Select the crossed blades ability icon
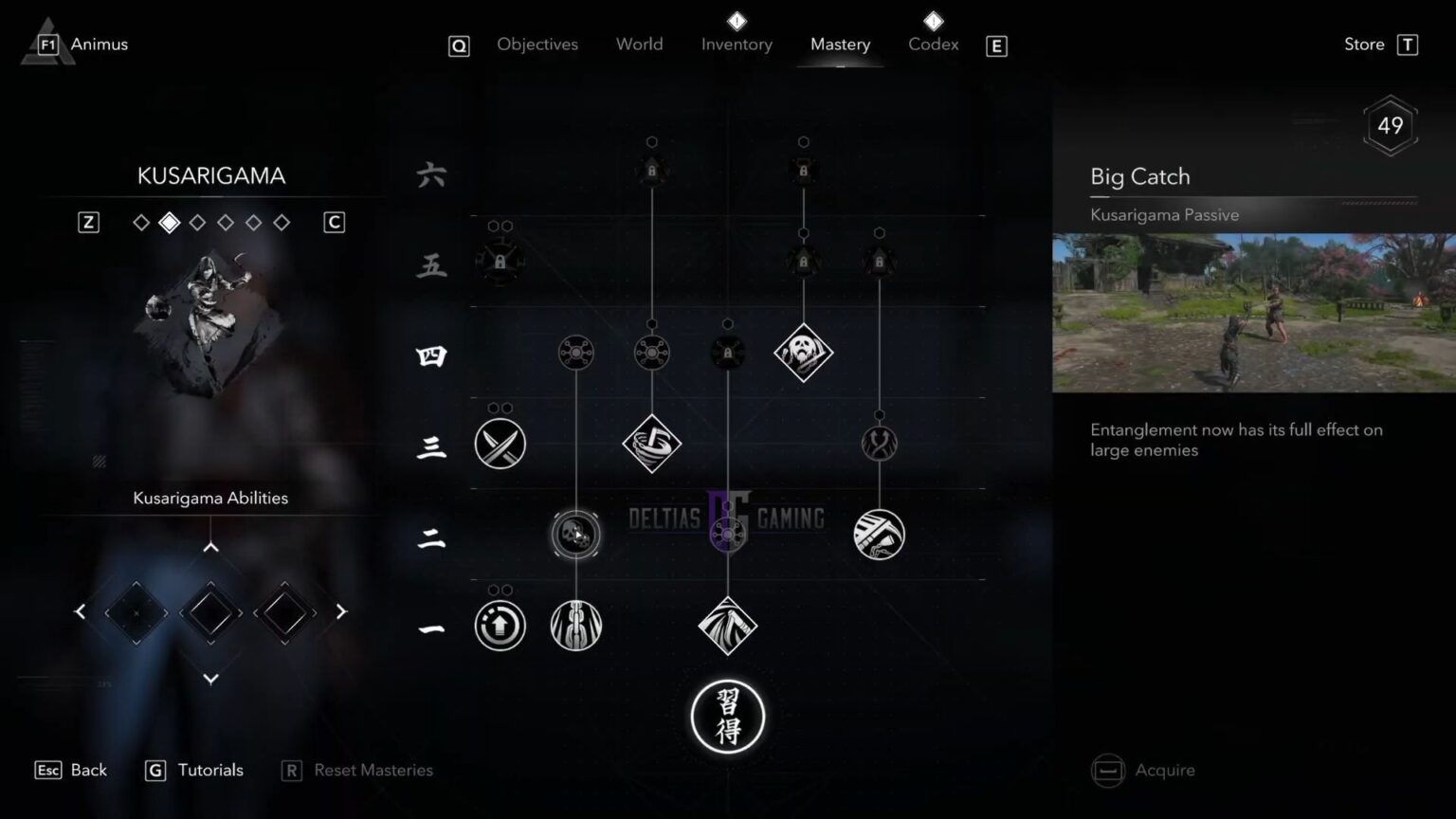The width and height of the screenshot is (1456, 819). coord(500,444)
